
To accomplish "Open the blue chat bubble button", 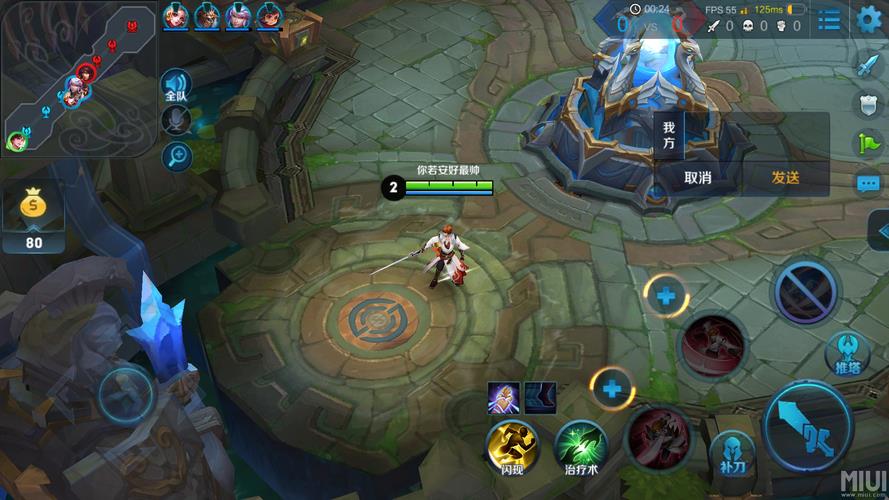I will [867, 183].
